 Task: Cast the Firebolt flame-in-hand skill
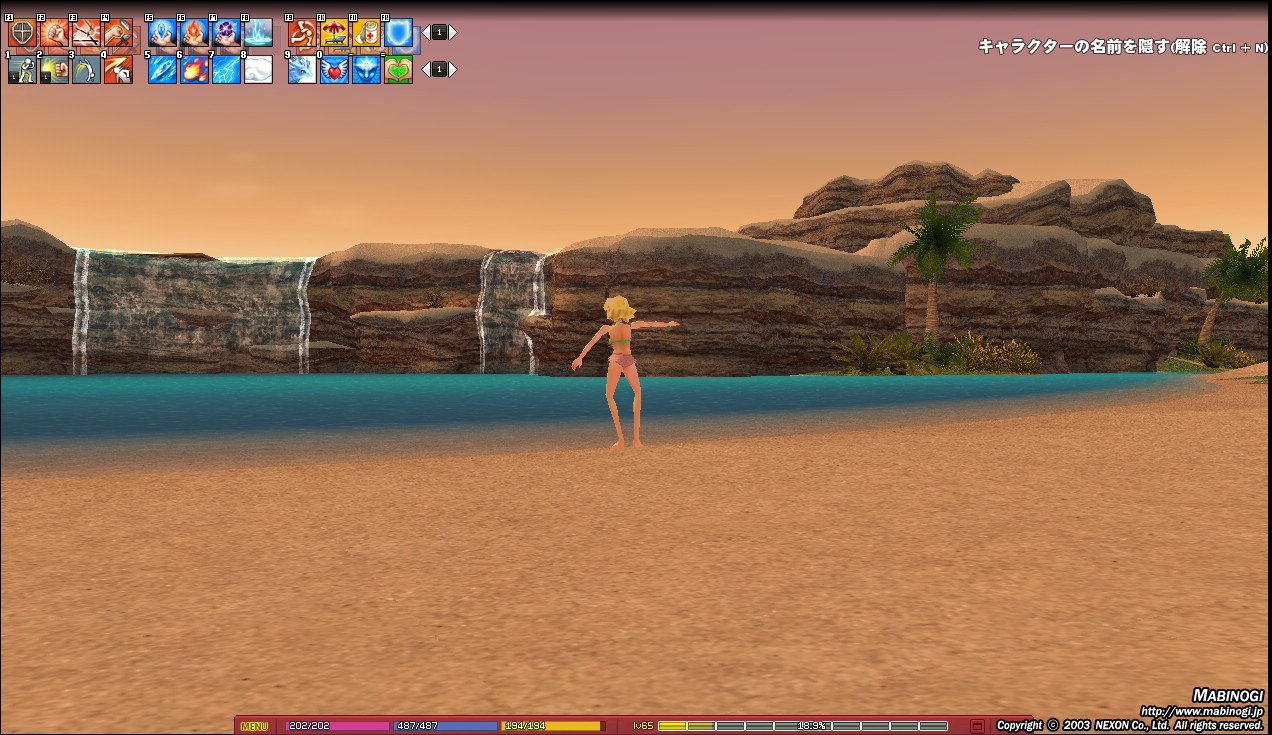194,33
